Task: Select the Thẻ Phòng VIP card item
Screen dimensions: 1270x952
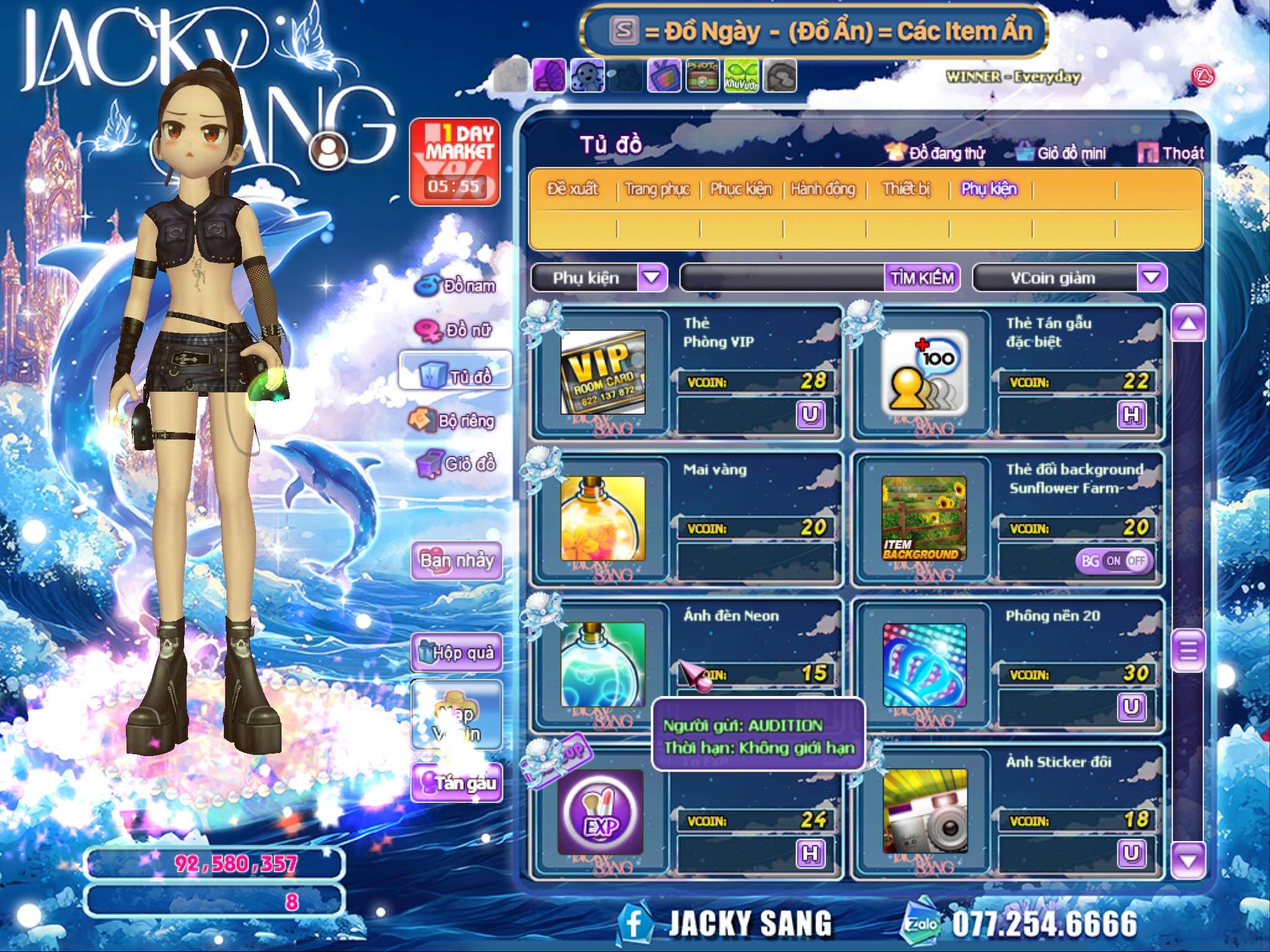Action: click(602, 372)
